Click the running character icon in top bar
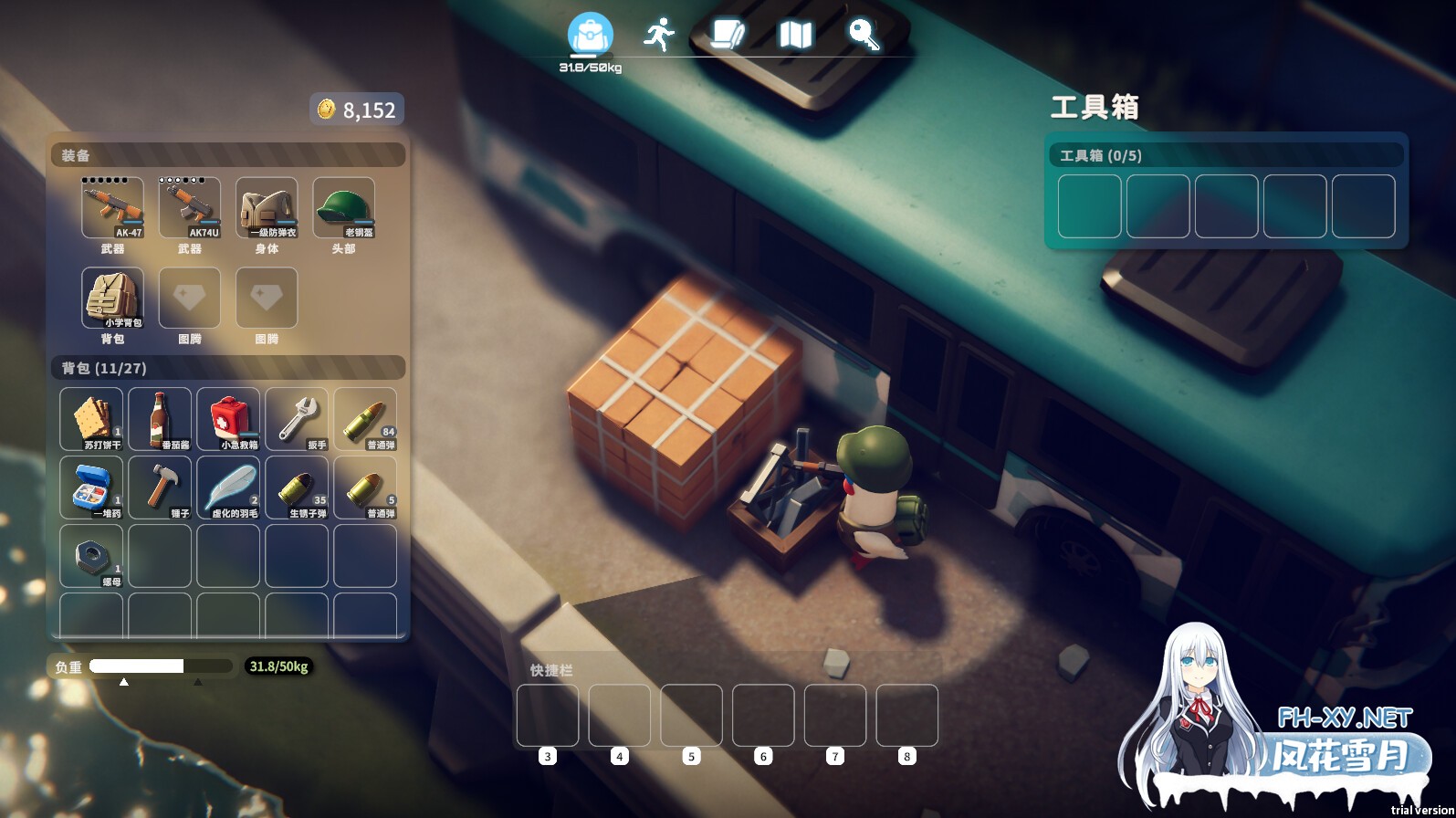 pos(661,32)
